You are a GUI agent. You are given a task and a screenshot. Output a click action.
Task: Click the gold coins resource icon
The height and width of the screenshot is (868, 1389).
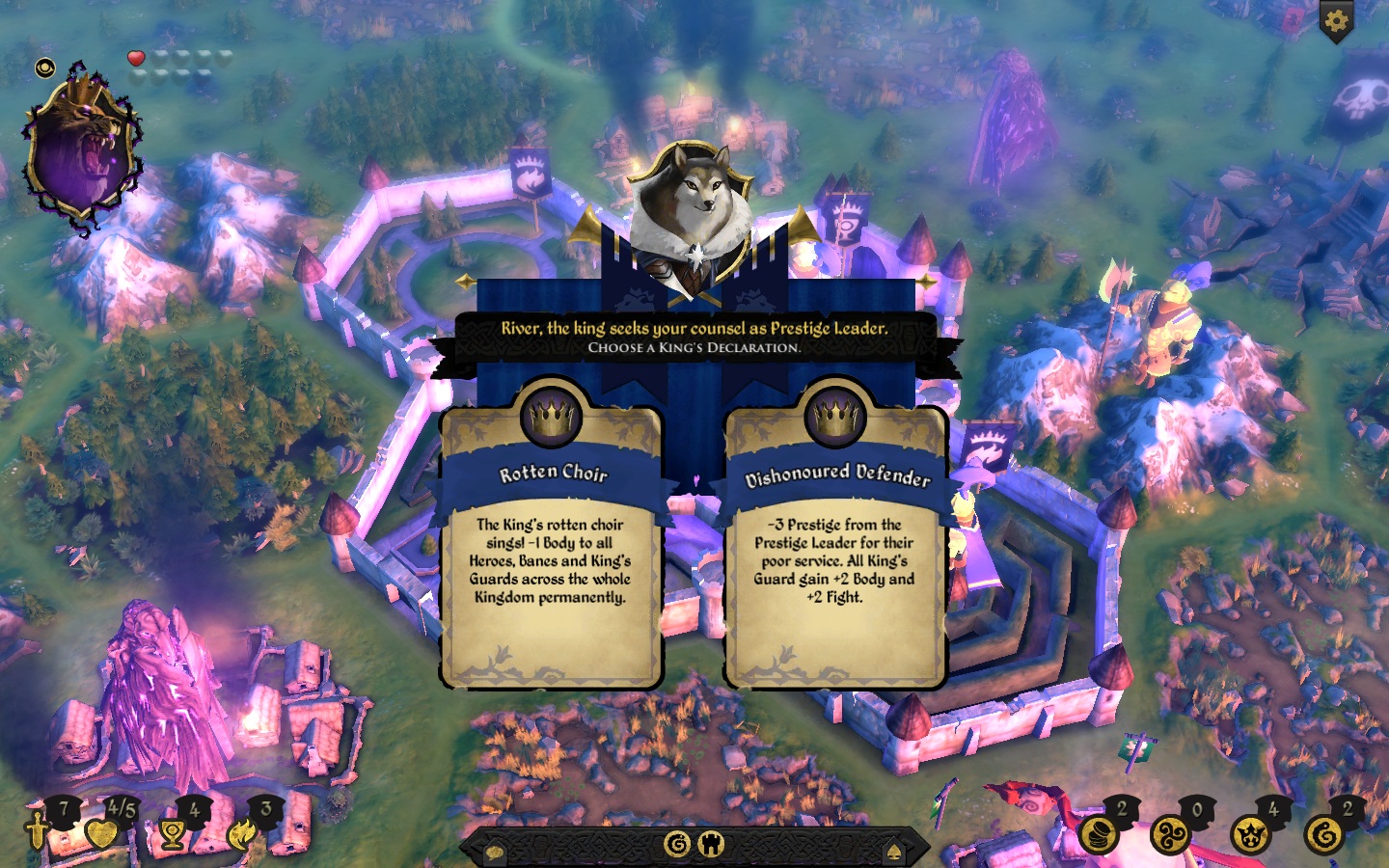point(1097,835)
